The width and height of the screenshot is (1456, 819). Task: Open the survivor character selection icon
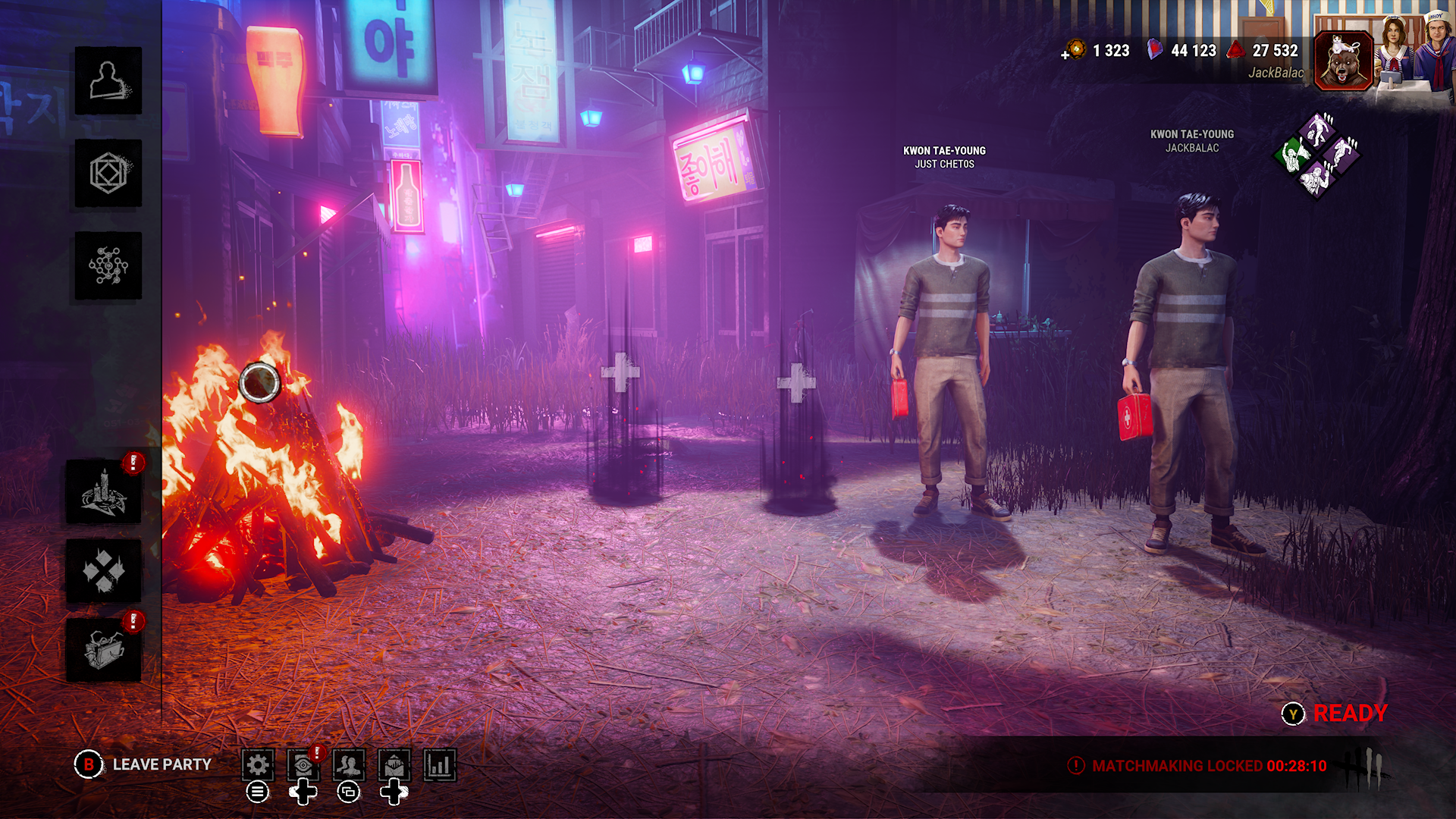click(108, 81)
